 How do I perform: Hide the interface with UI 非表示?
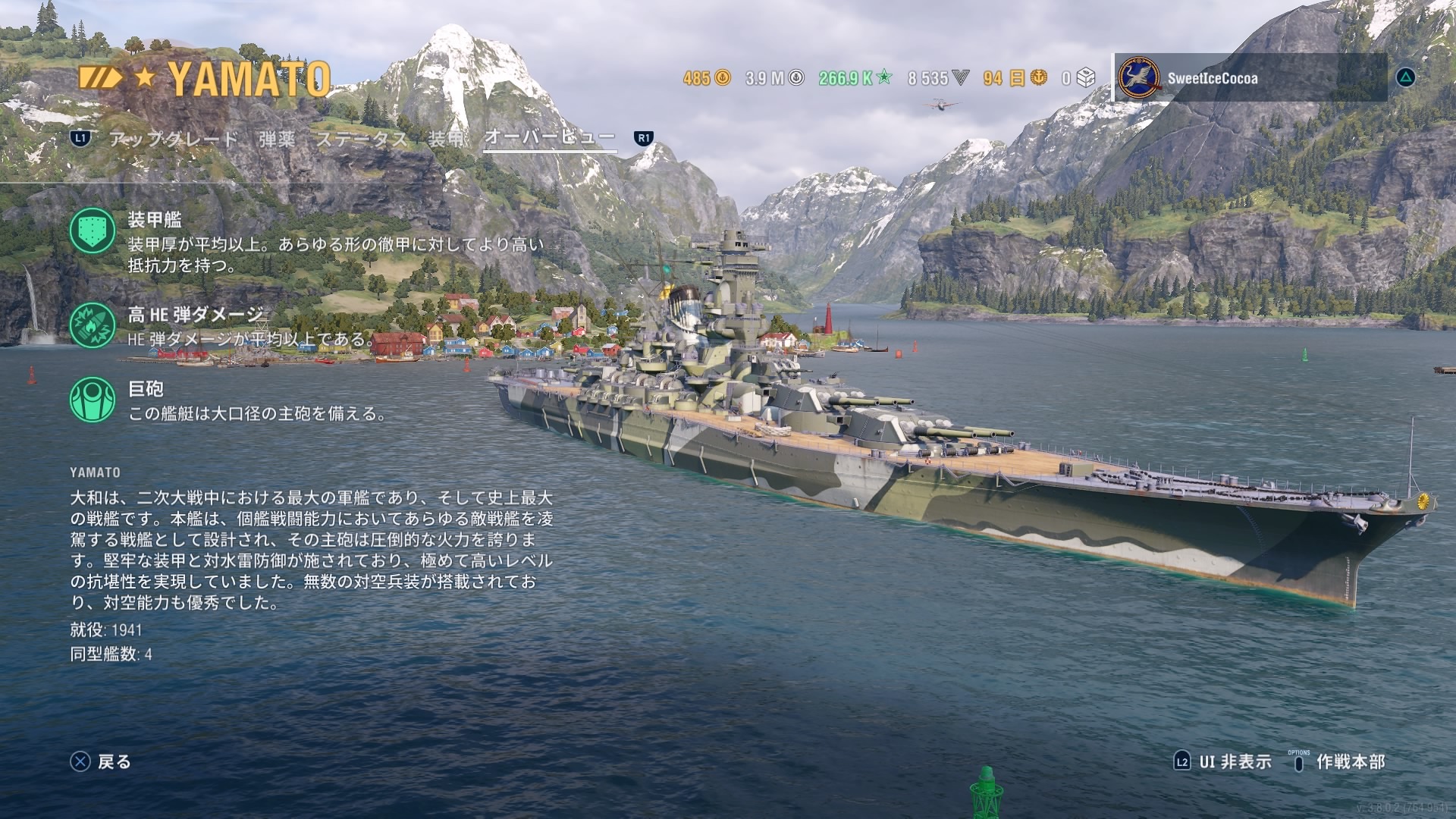pos(1223,761)
